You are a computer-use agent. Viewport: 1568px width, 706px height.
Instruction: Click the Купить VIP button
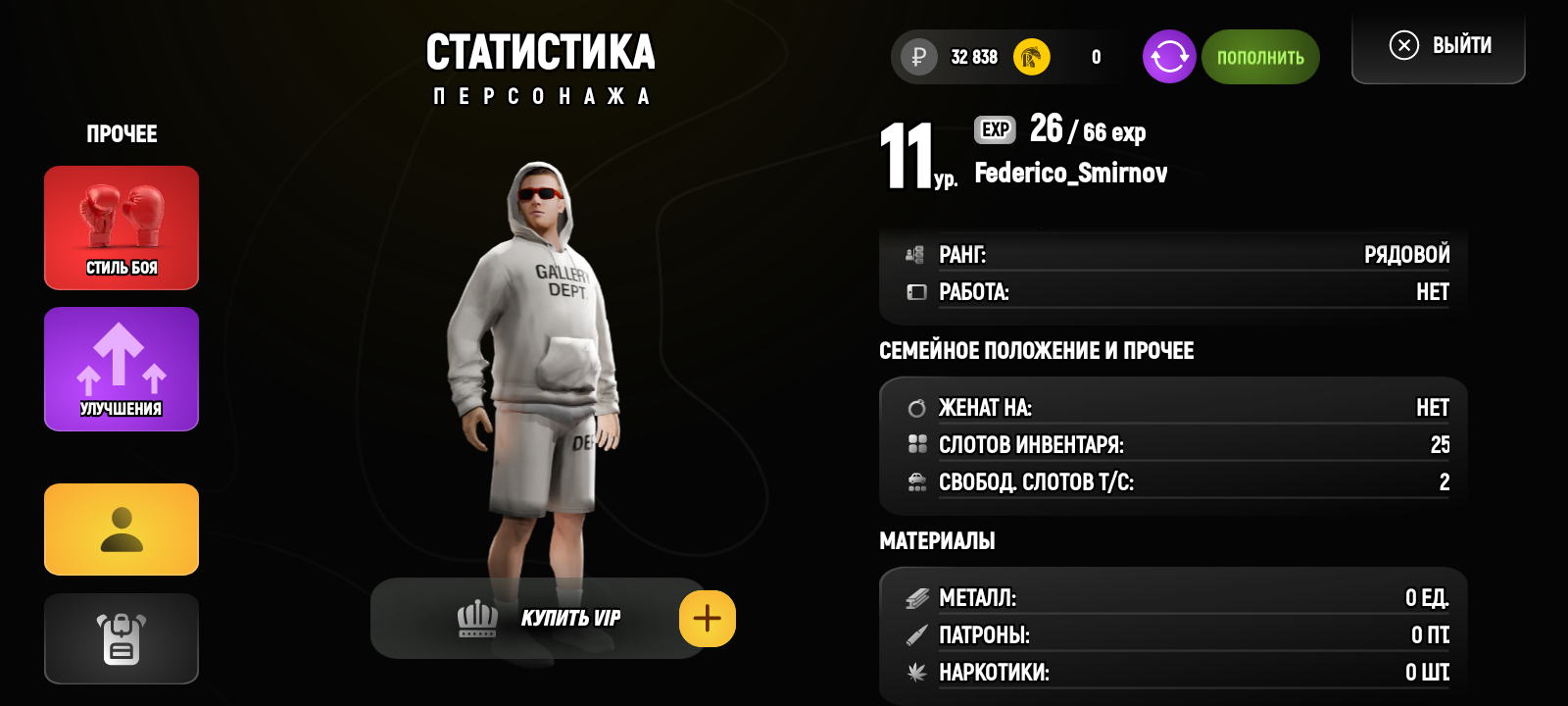(x=539, y=619)
